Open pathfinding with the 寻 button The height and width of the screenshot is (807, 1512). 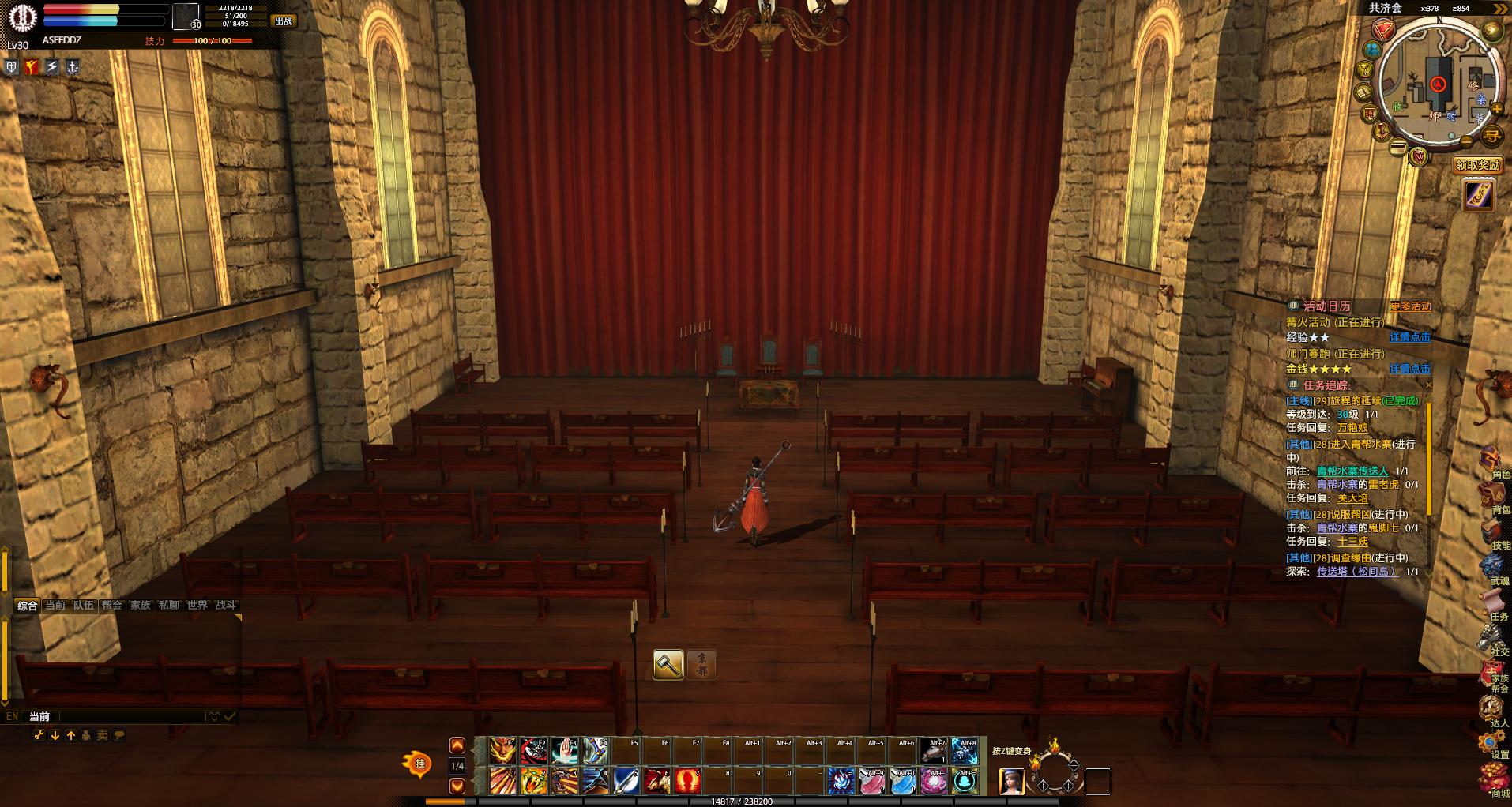tap(1491, 136)
